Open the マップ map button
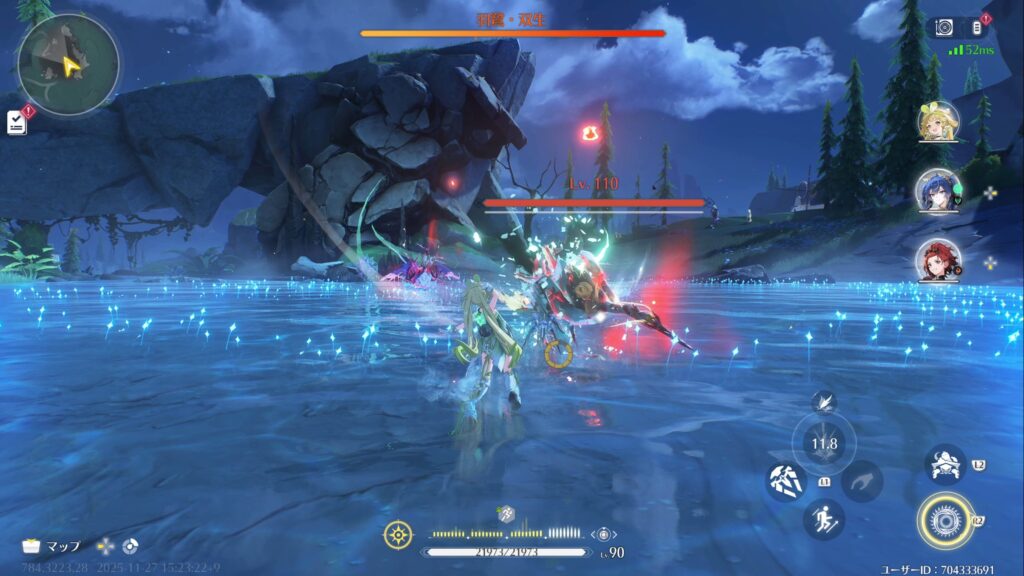1024x576 pixels. point(53,546)
